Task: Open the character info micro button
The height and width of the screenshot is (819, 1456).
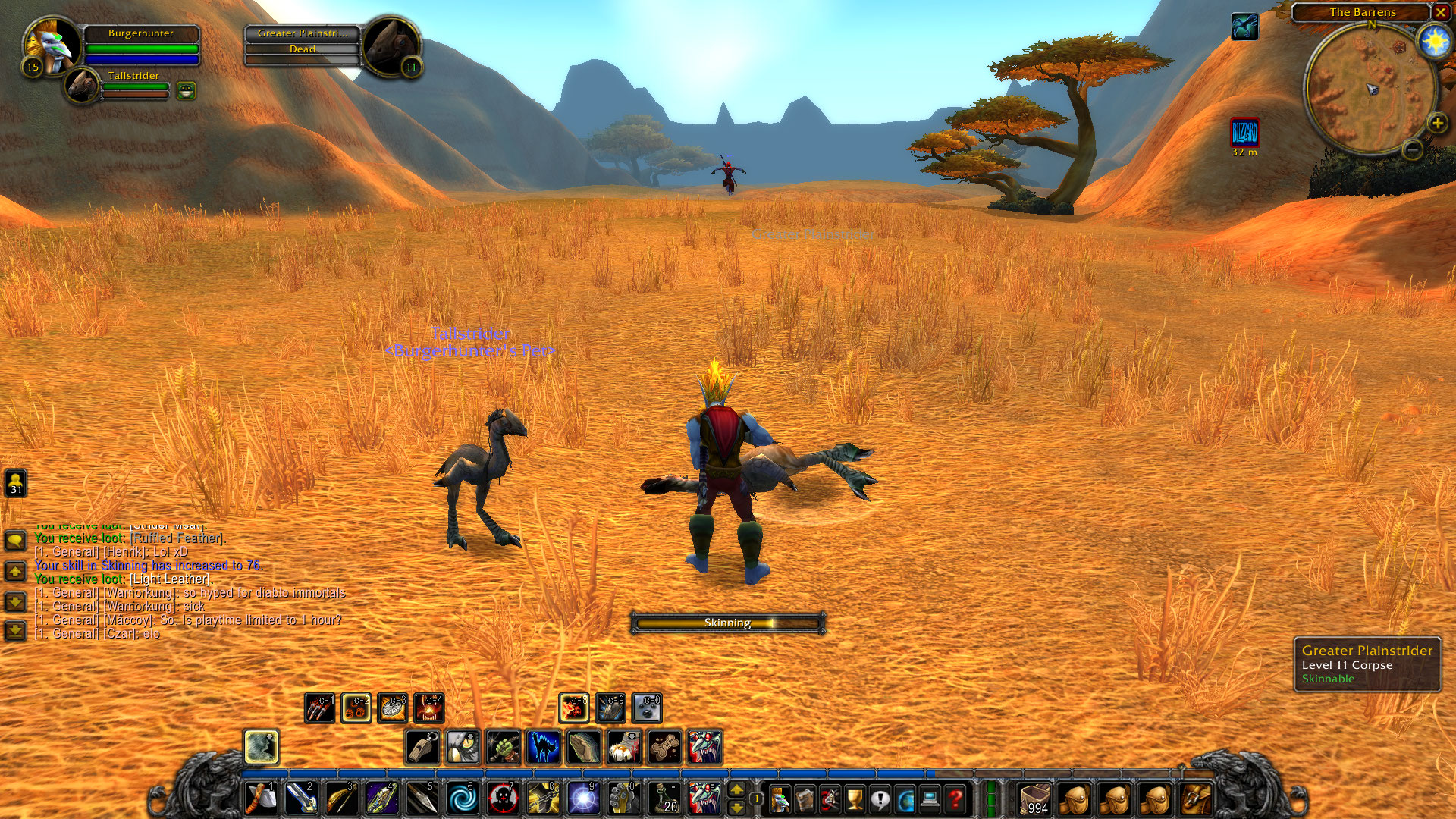Action: click(780, 799)
